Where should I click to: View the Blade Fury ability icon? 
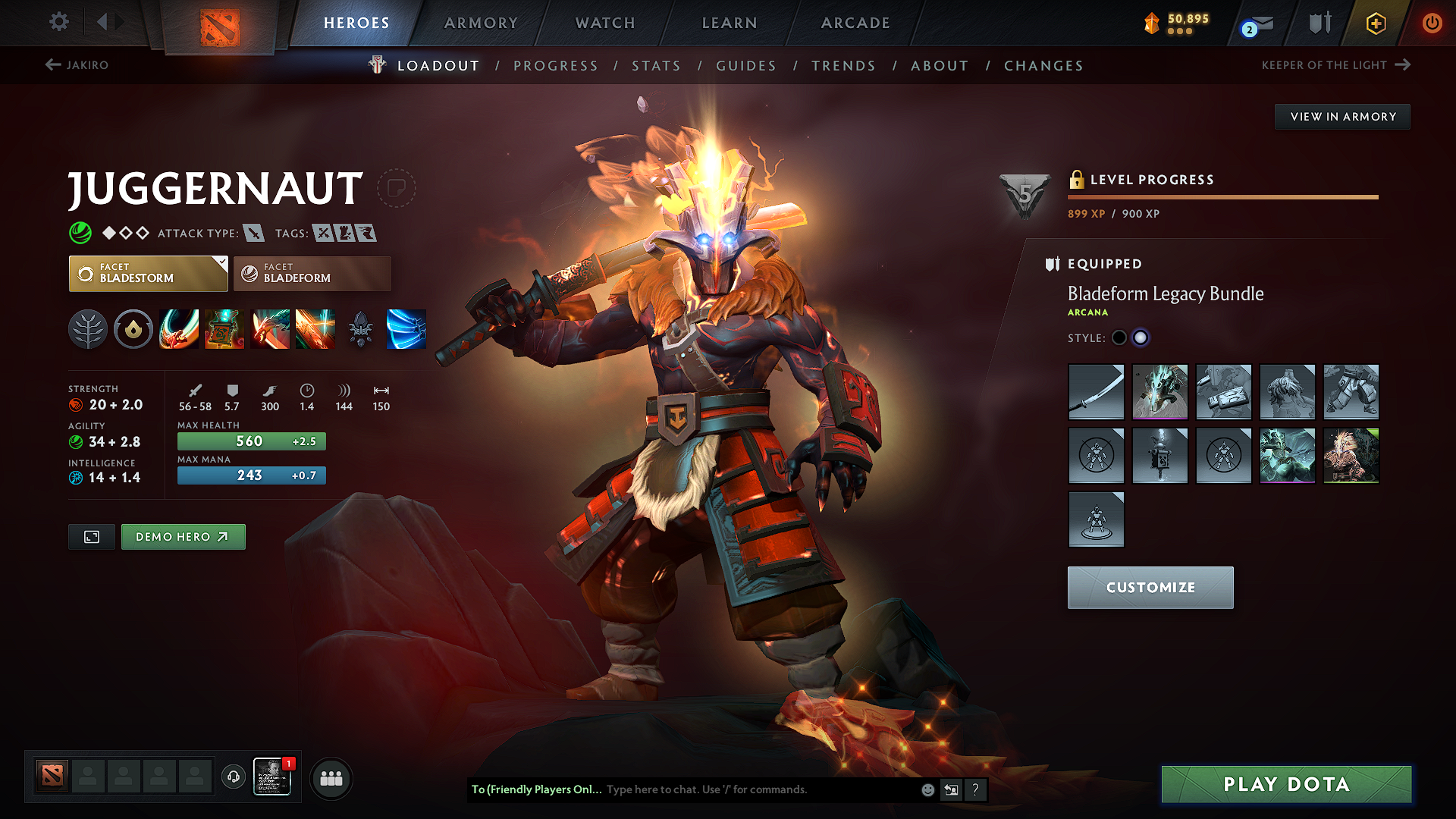[179, 329]
